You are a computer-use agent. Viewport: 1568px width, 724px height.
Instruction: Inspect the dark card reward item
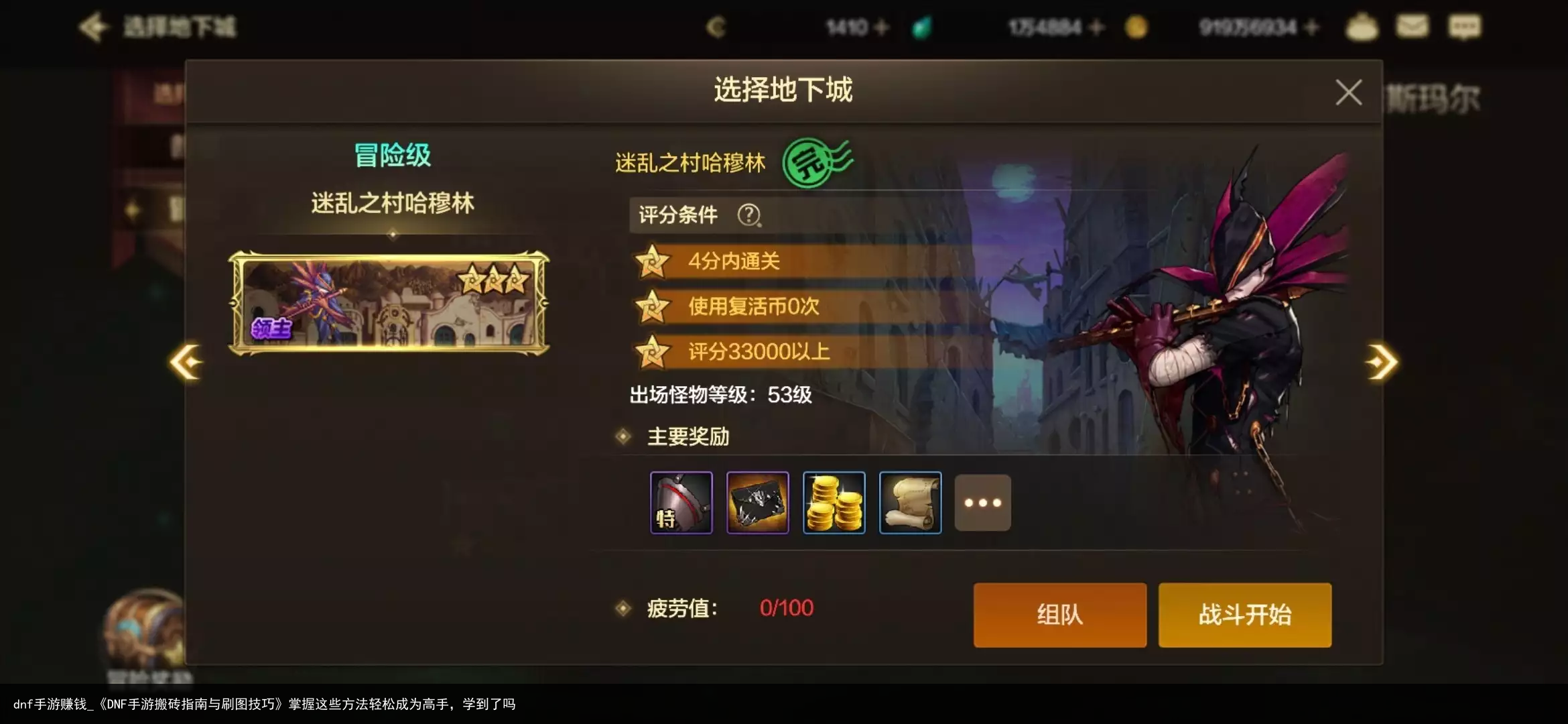(x=757, y=503)
